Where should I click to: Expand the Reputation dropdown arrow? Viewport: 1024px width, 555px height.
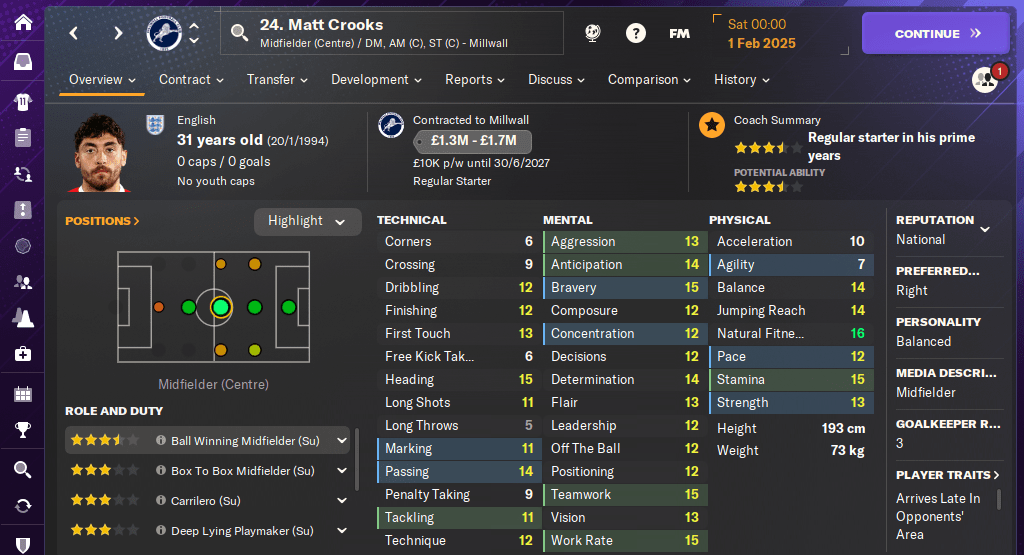tap(985, 229)
